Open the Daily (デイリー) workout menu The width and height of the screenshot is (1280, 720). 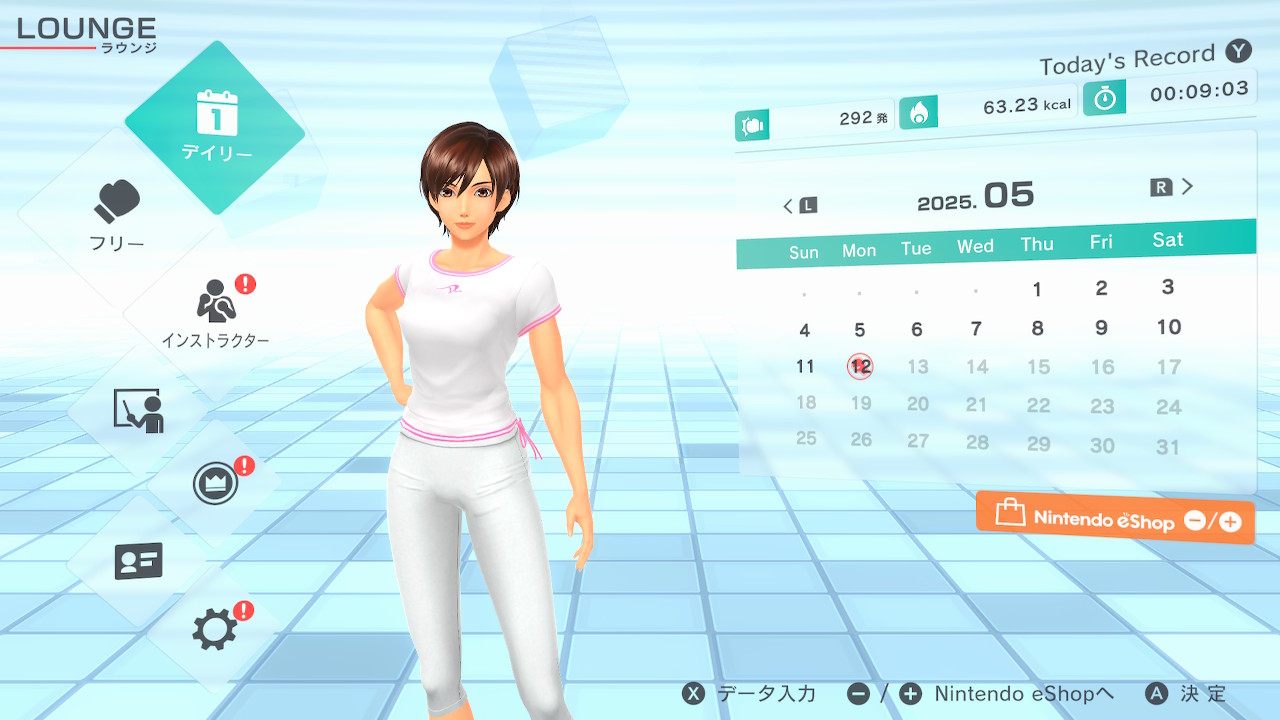pyautogui.click(x=216, y=127)
